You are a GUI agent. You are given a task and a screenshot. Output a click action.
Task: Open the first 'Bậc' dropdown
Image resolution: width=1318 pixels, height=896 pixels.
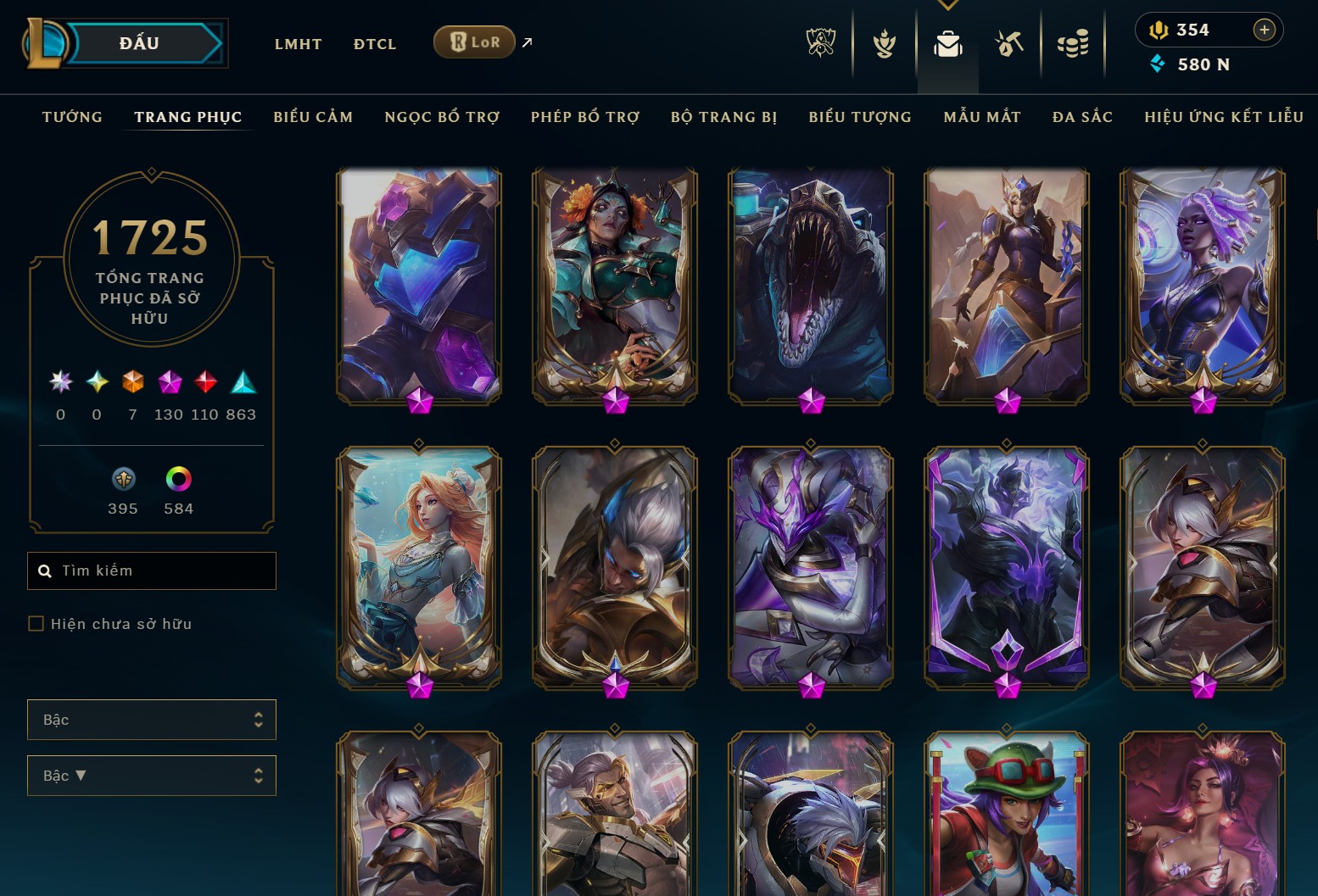pyautogui.click(x=152, y=720)
